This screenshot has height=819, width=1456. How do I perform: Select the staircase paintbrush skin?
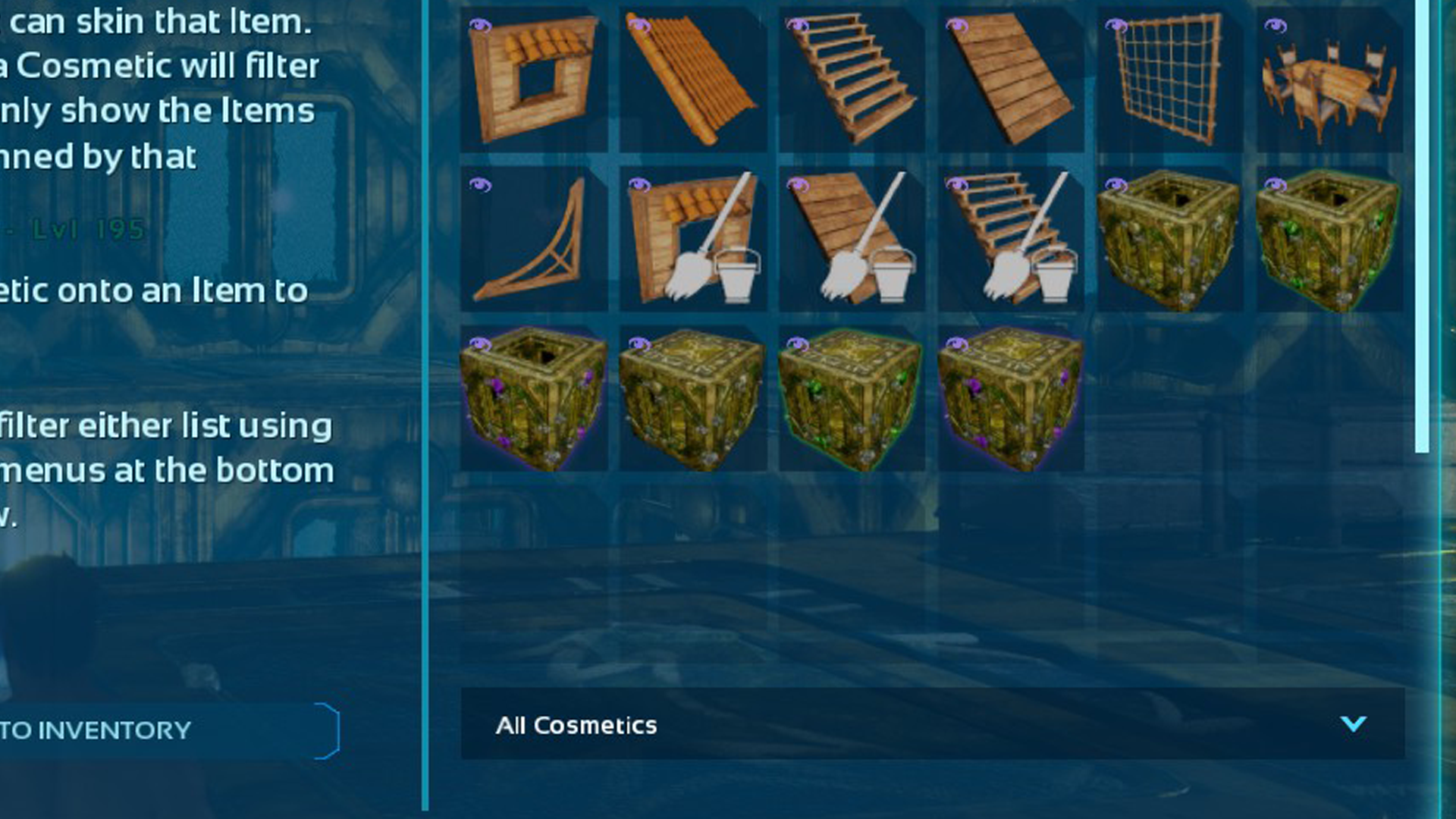click(1016, 243)
